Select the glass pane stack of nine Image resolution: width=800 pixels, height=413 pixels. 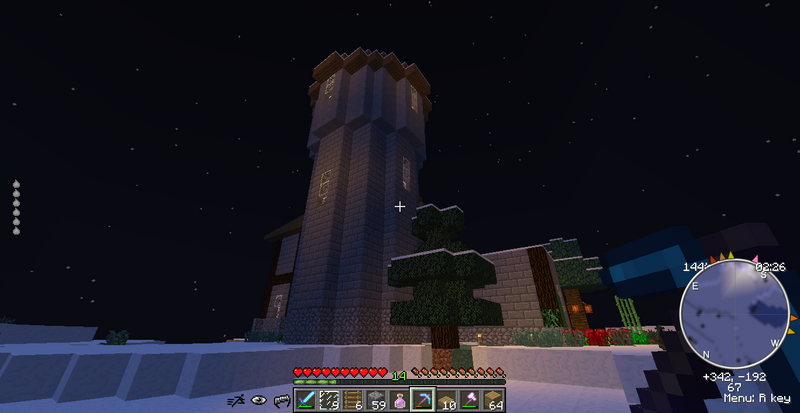[x=329, y=399]
